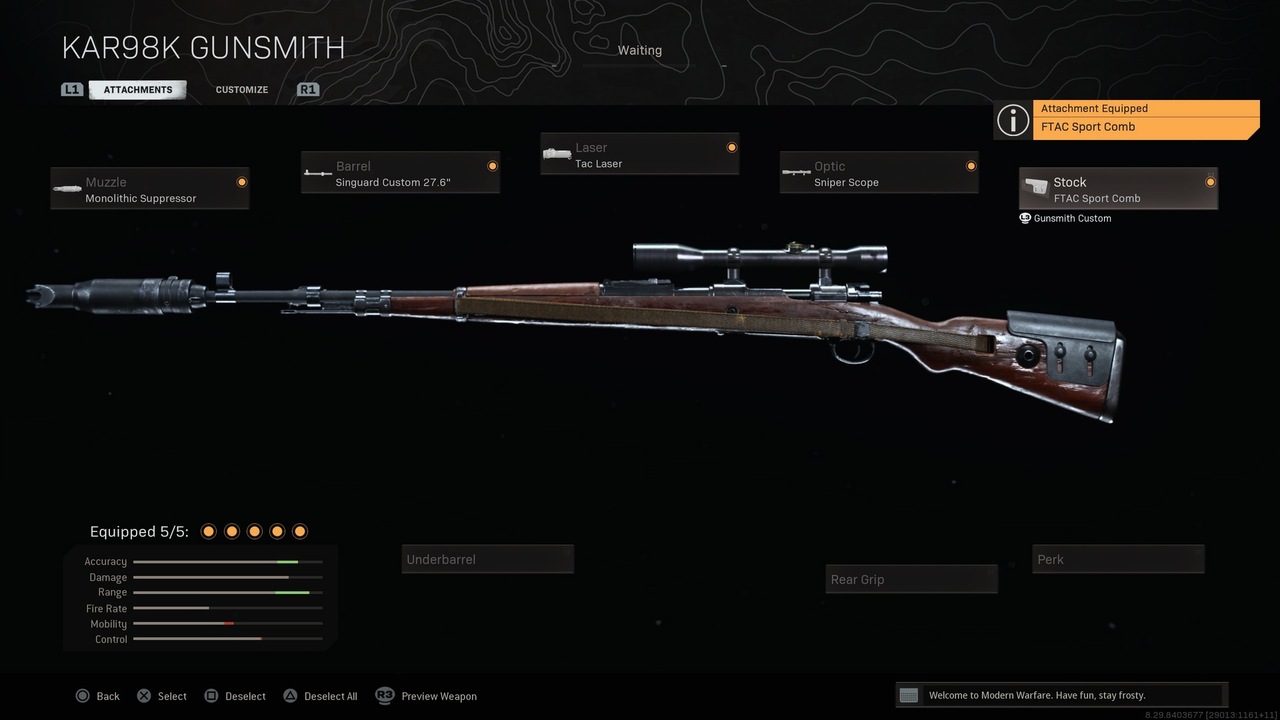Viewport: 1280px width, 720px height.
Task: Open the Stock FTAC Sport Comb slot
Action: tap(1118, 189)
